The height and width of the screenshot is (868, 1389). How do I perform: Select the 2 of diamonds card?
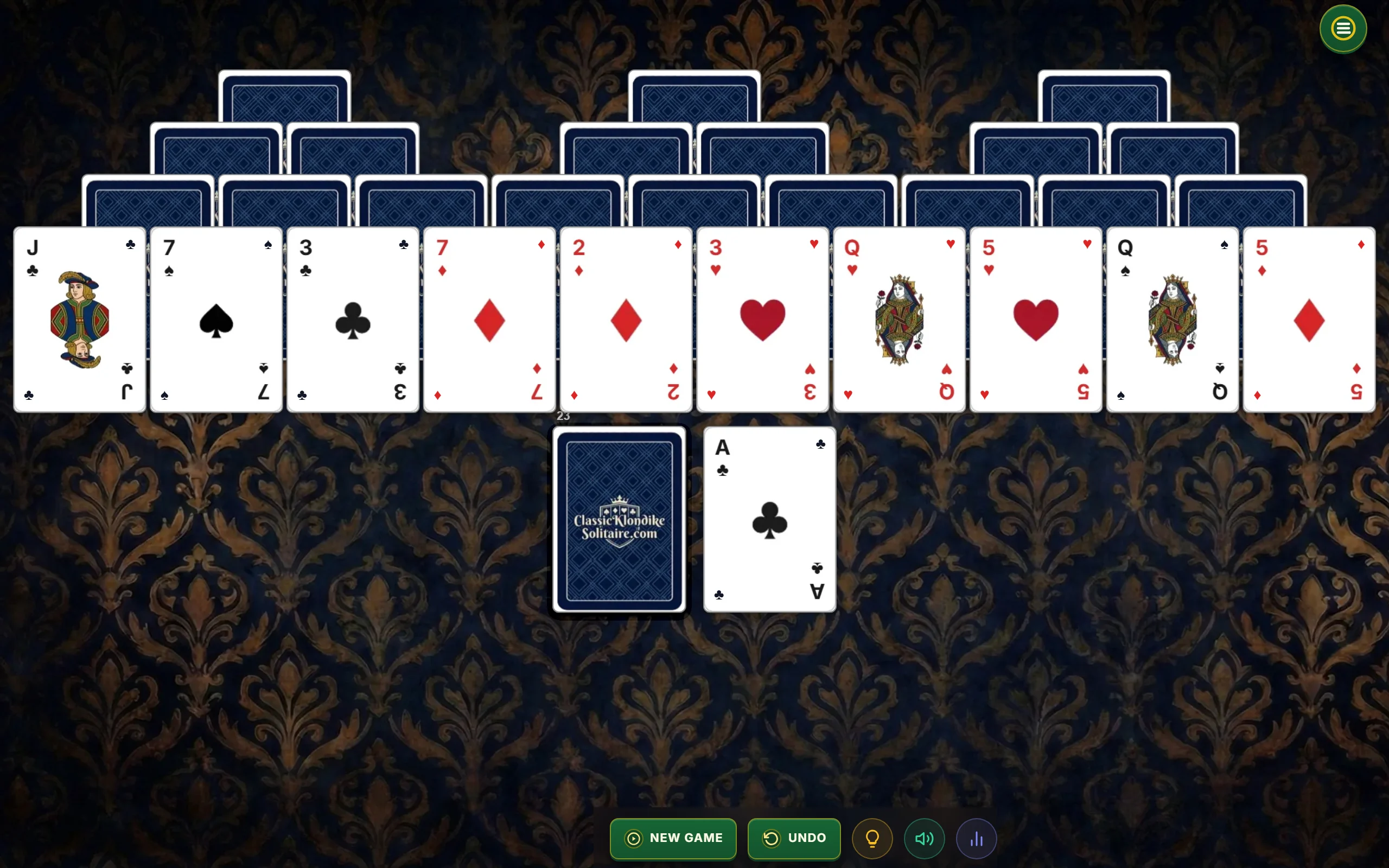pyautogui.click(x=626, y=320)
